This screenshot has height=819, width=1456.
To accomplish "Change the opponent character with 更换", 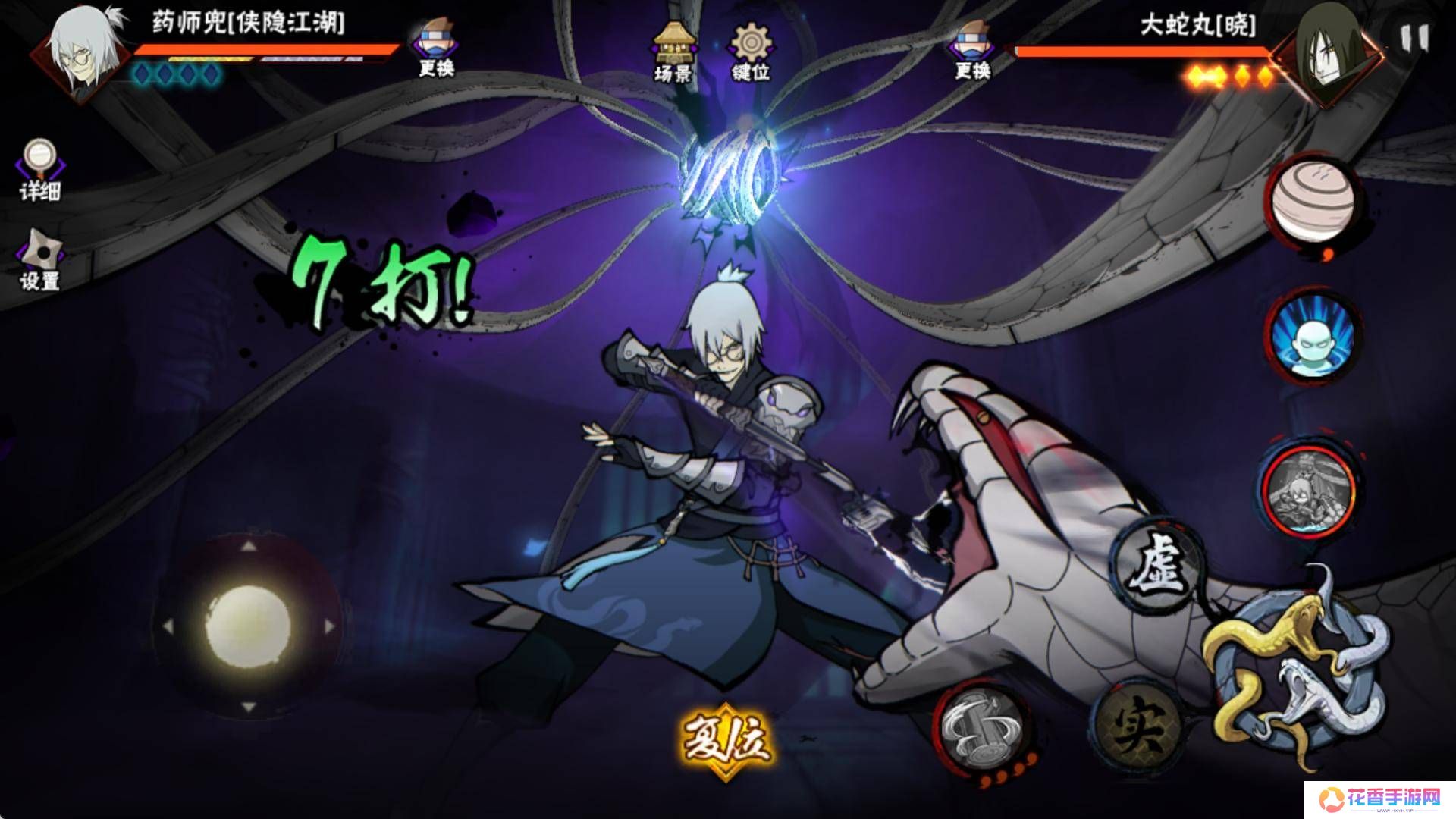I will click(972, 49).
